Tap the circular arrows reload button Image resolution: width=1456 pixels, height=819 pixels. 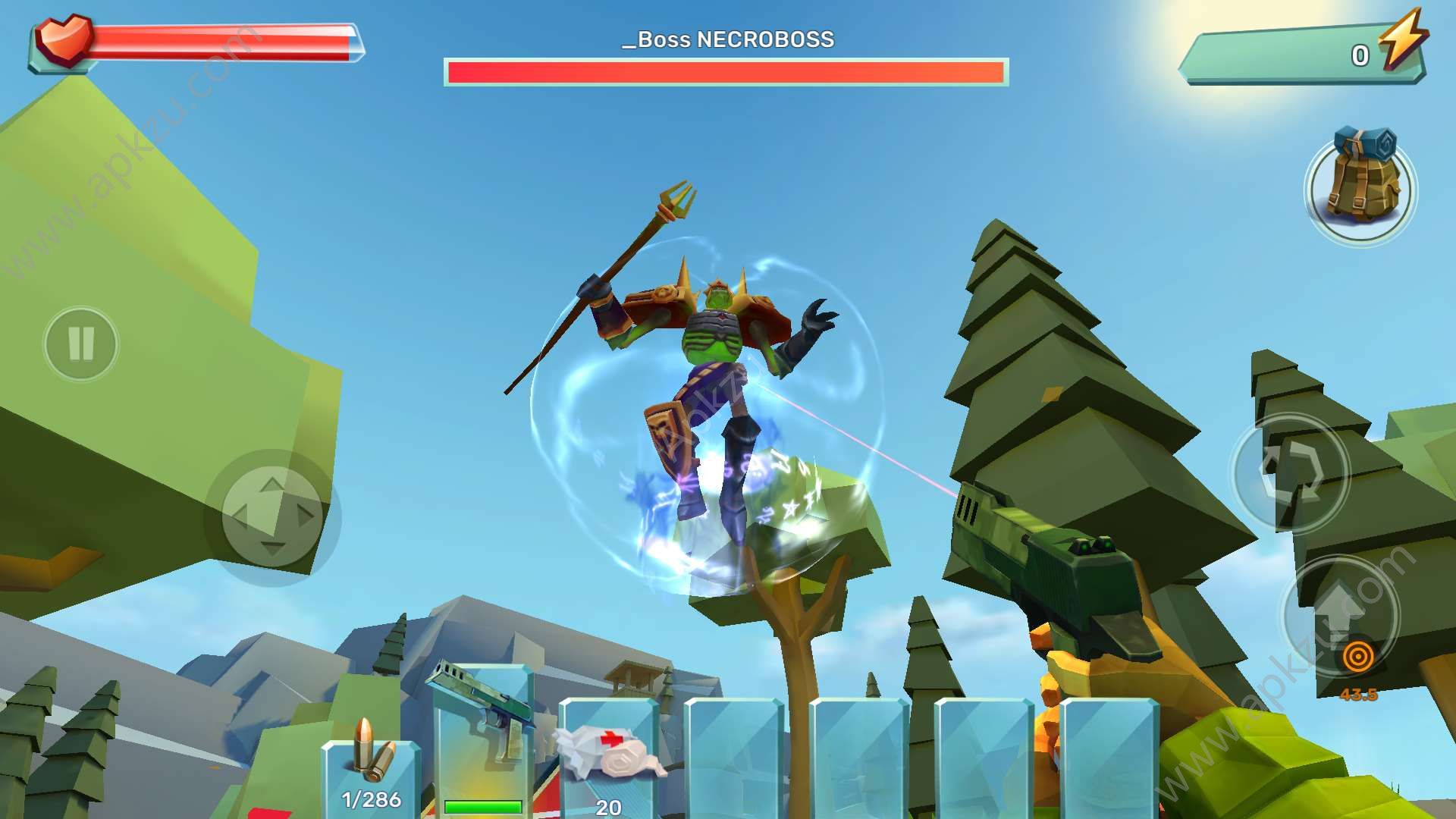(x=1290, y=472)
